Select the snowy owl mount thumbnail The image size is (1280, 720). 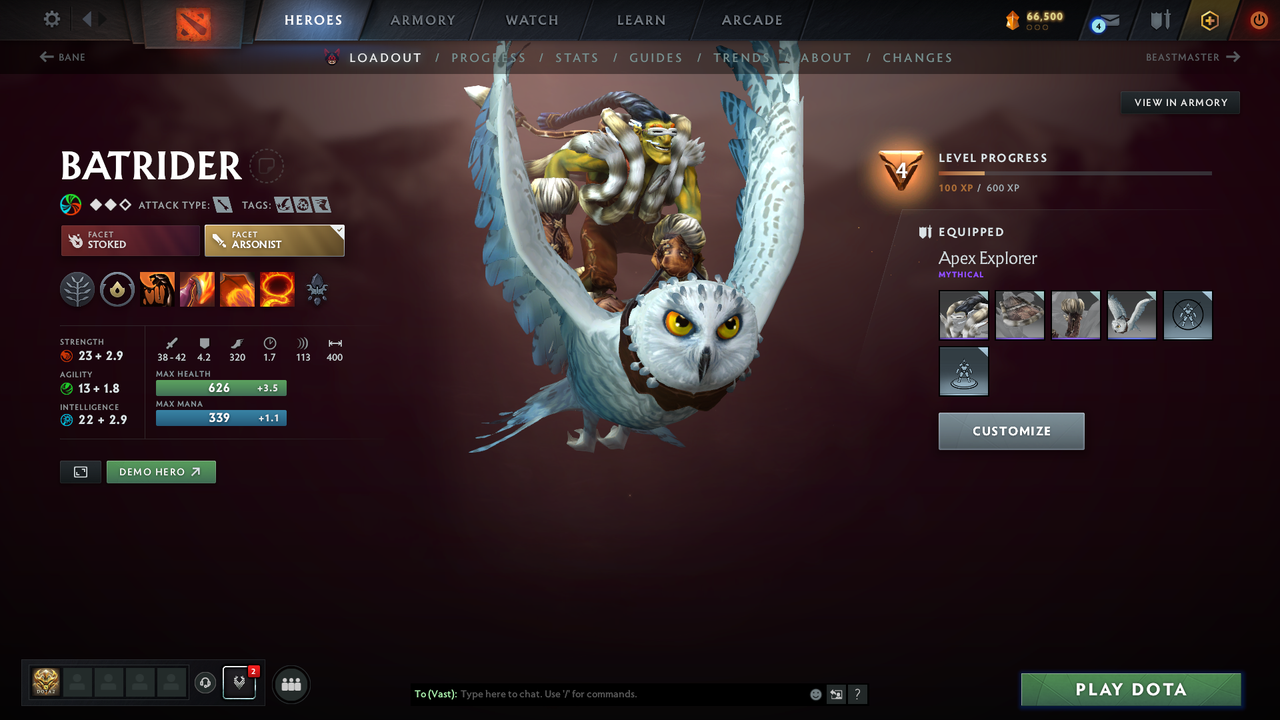(1131, 314)
